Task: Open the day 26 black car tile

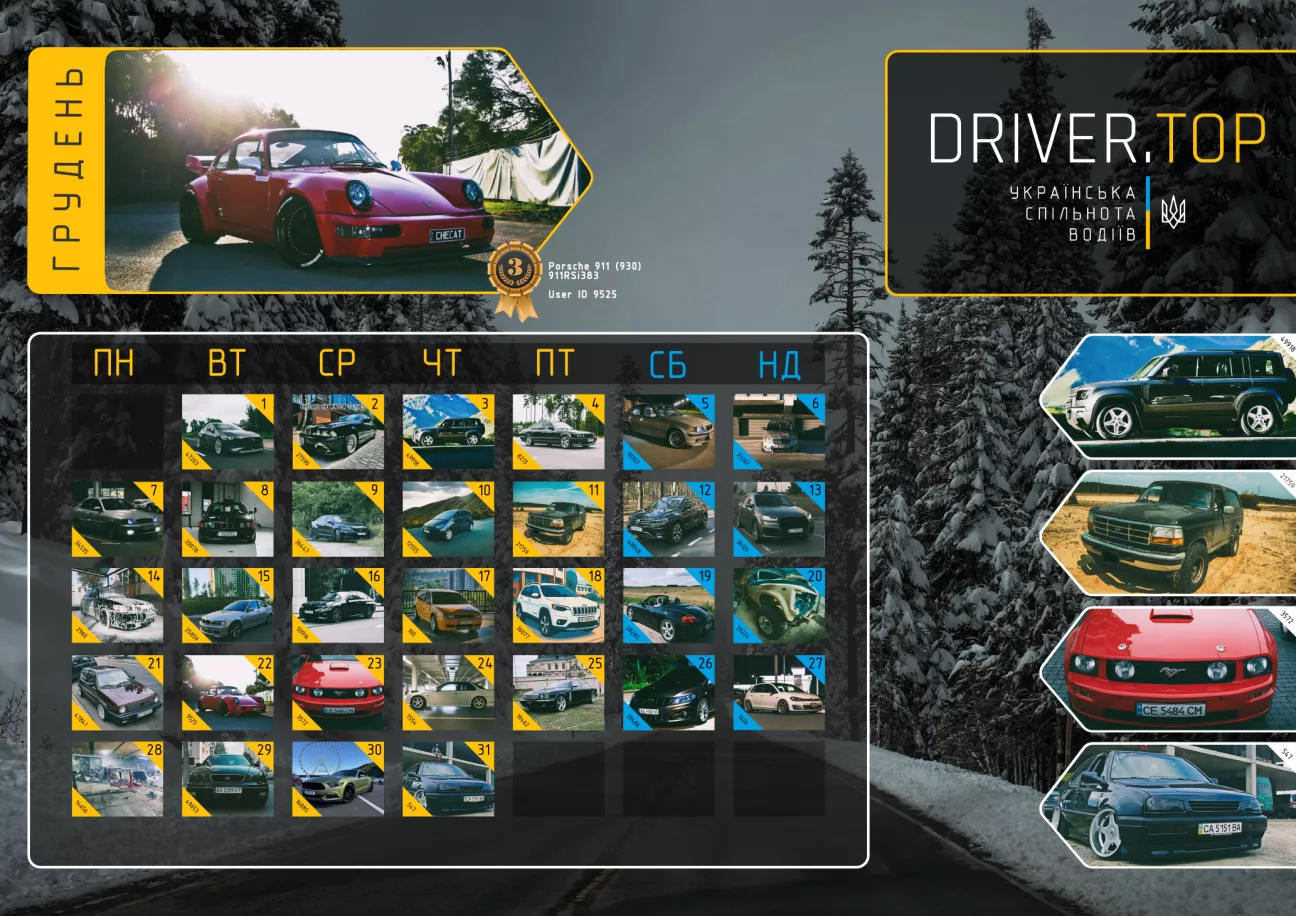Action: click(668, 692)
